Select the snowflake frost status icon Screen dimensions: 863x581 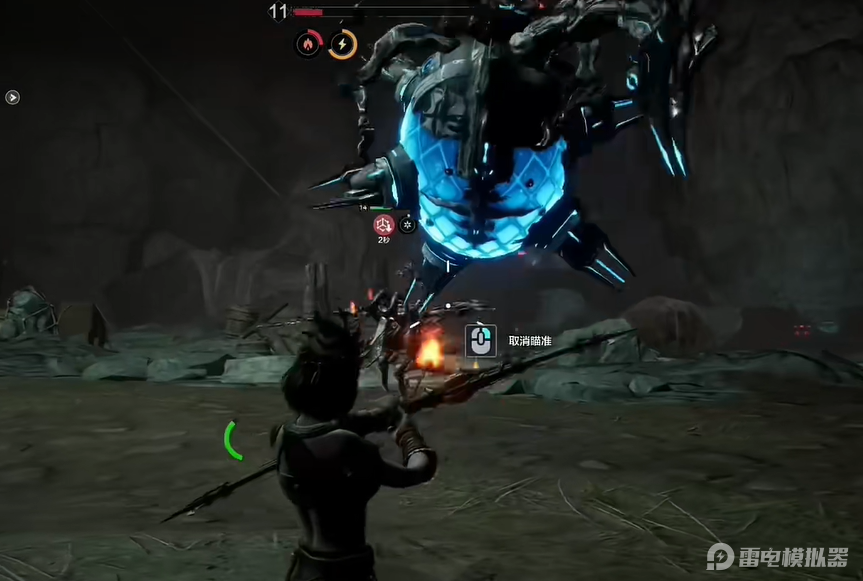coord(407,224)
